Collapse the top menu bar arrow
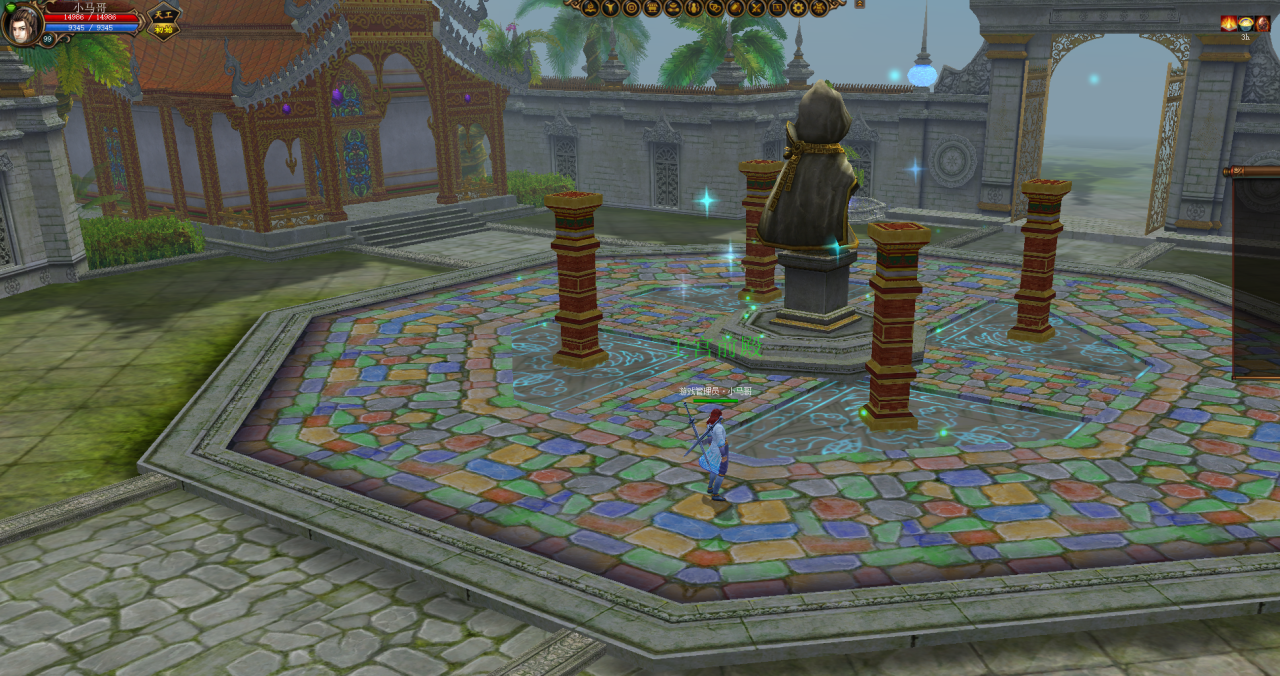 point(860,4)
